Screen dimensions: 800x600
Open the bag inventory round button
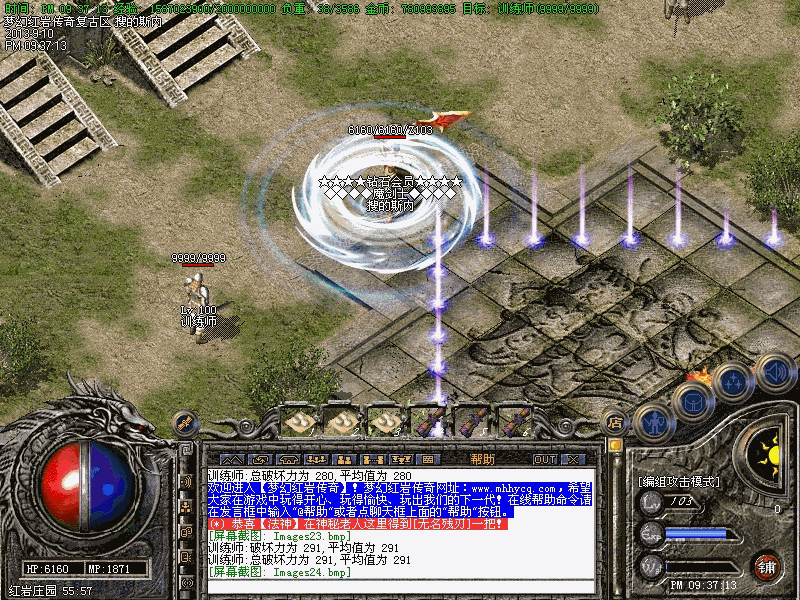click(x=692, y=402)
